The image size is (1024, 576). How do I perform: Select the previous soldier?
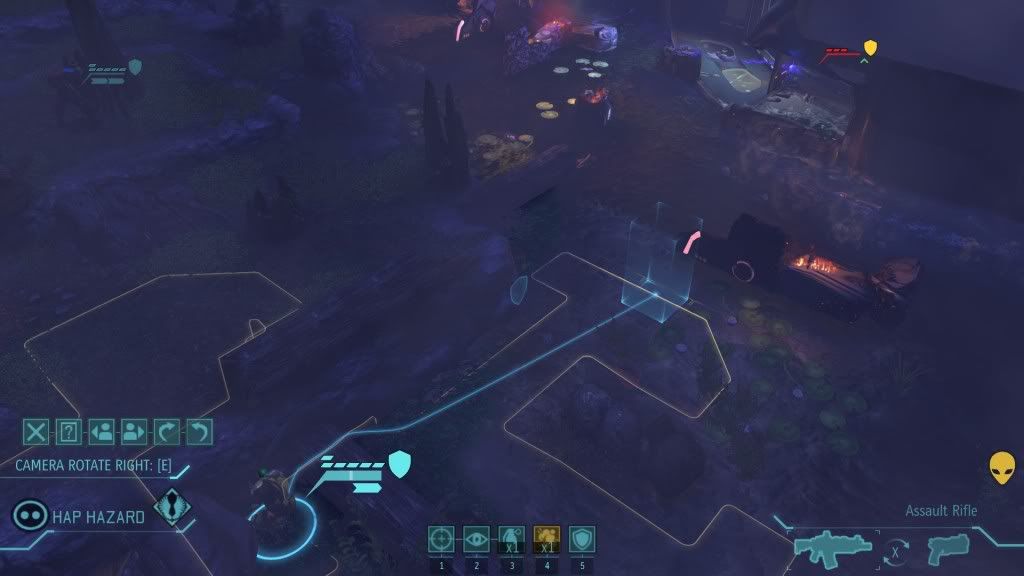[x=101, y=432]
